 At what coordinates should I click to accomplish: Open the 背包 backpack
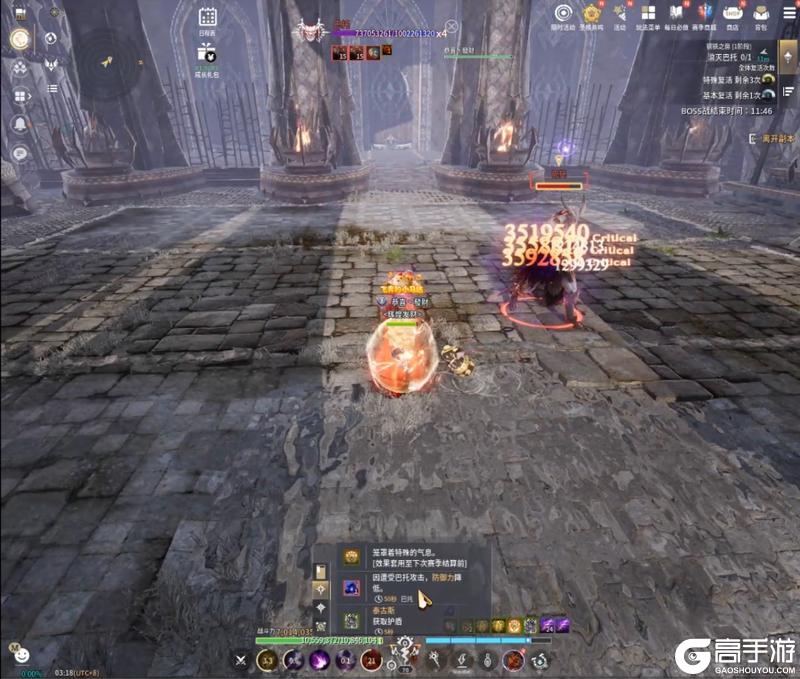click(761, 13)
